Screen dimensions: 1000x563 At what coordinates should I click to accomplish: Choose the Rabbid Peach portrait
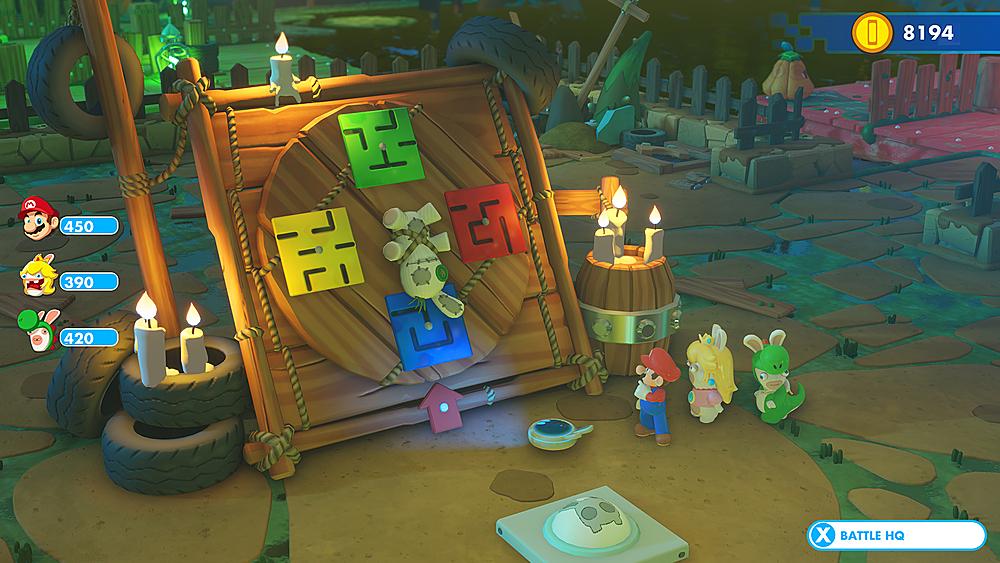tap(34, 278)
